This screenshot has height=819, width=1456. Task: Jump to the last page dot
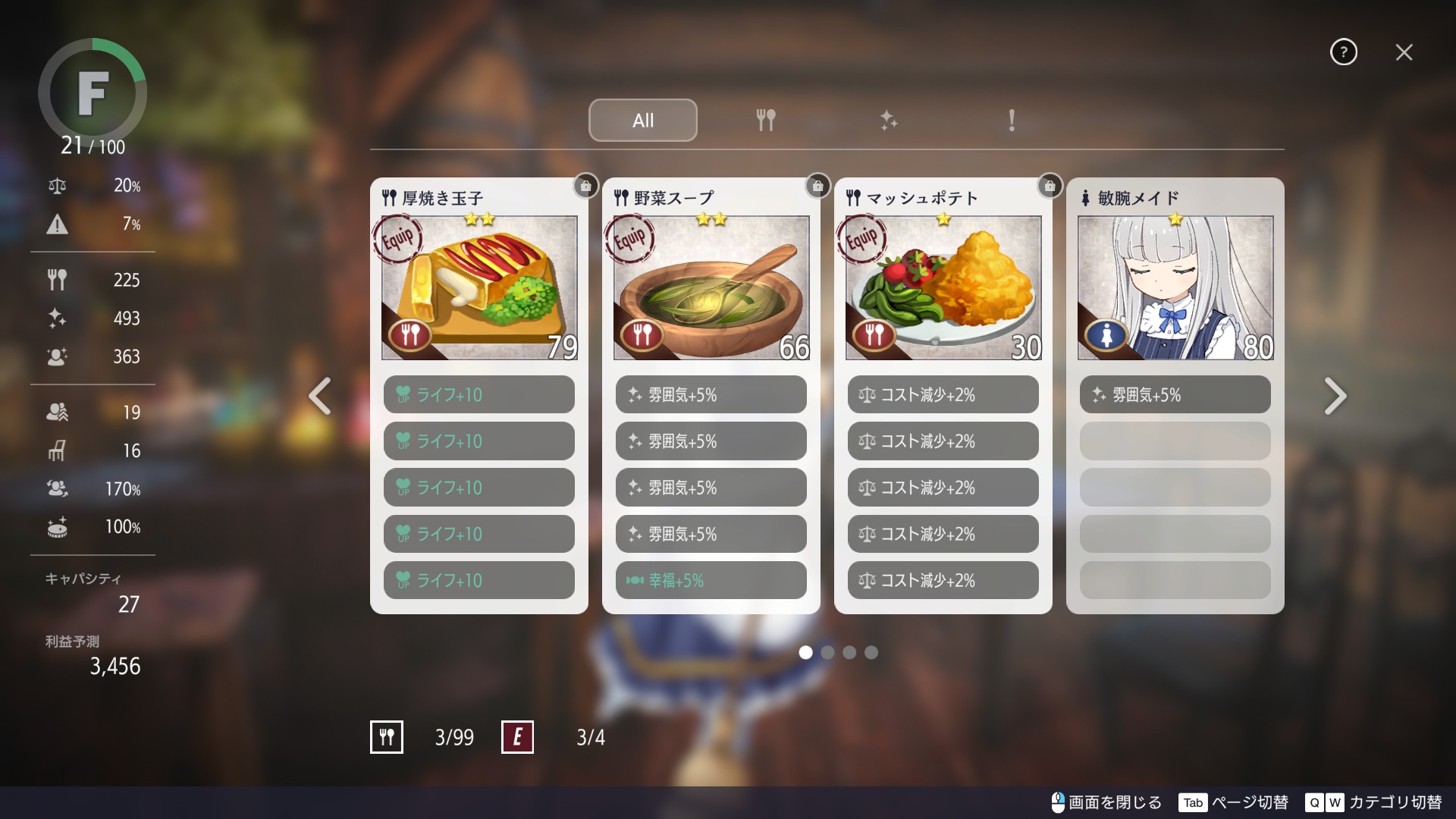pos(871,652)
